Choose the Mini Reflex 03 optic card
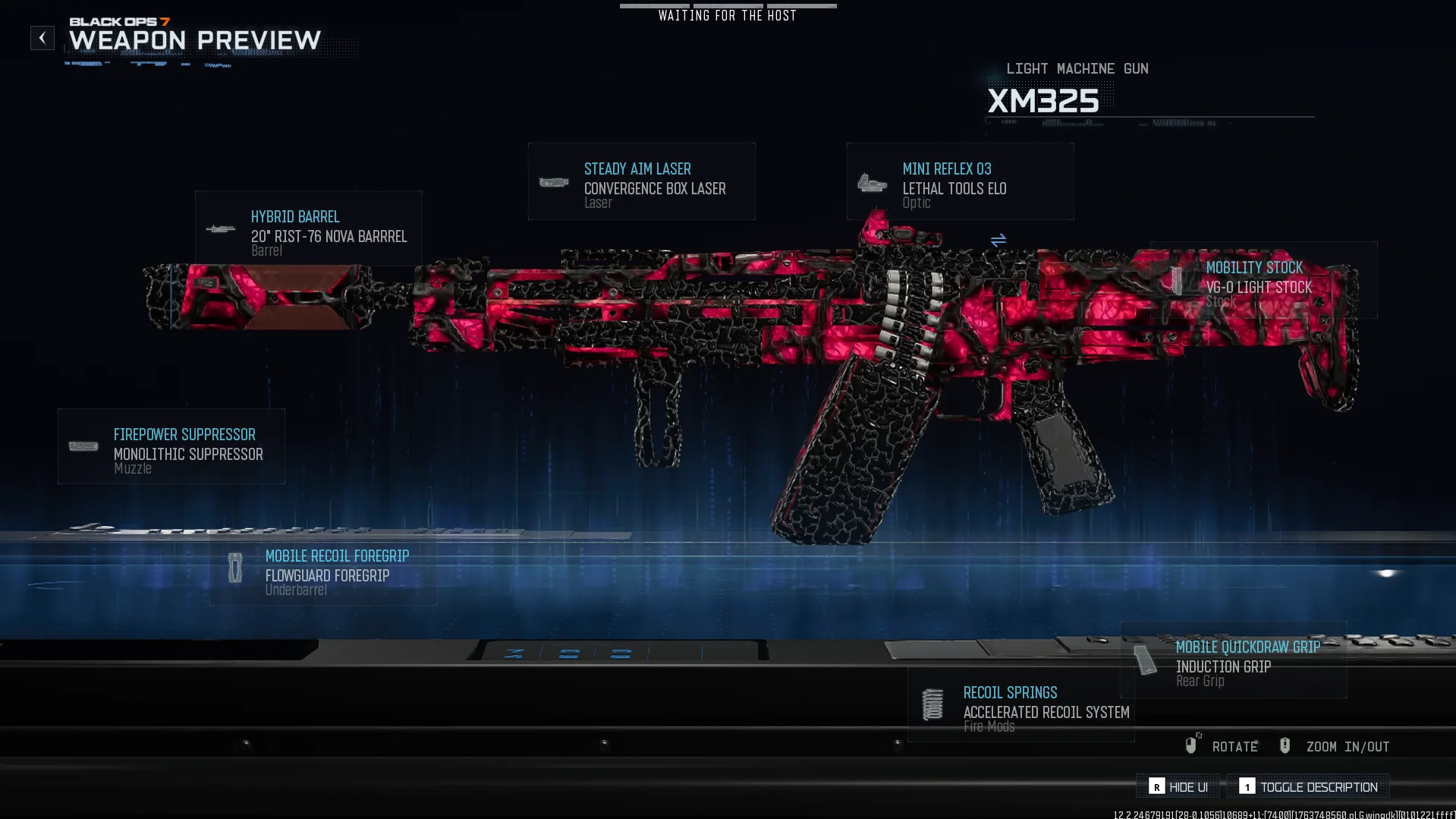Screen dimensions: 1456x819 click(x=960, y=182)
